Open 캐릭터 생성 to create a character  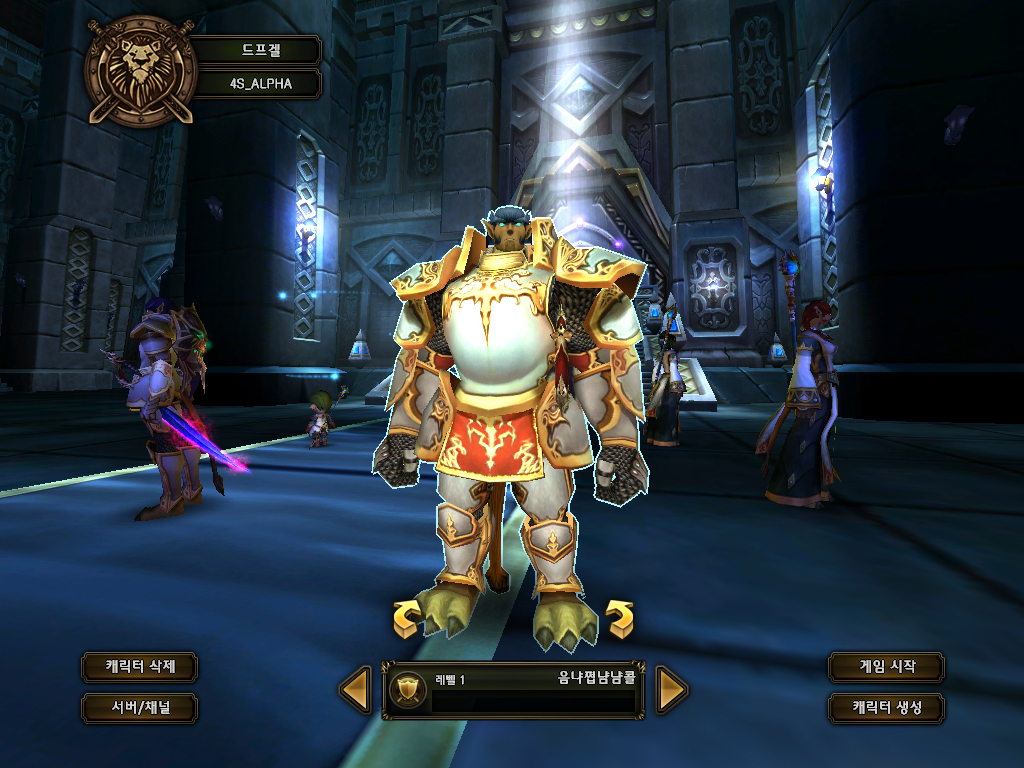coord(886,708)
